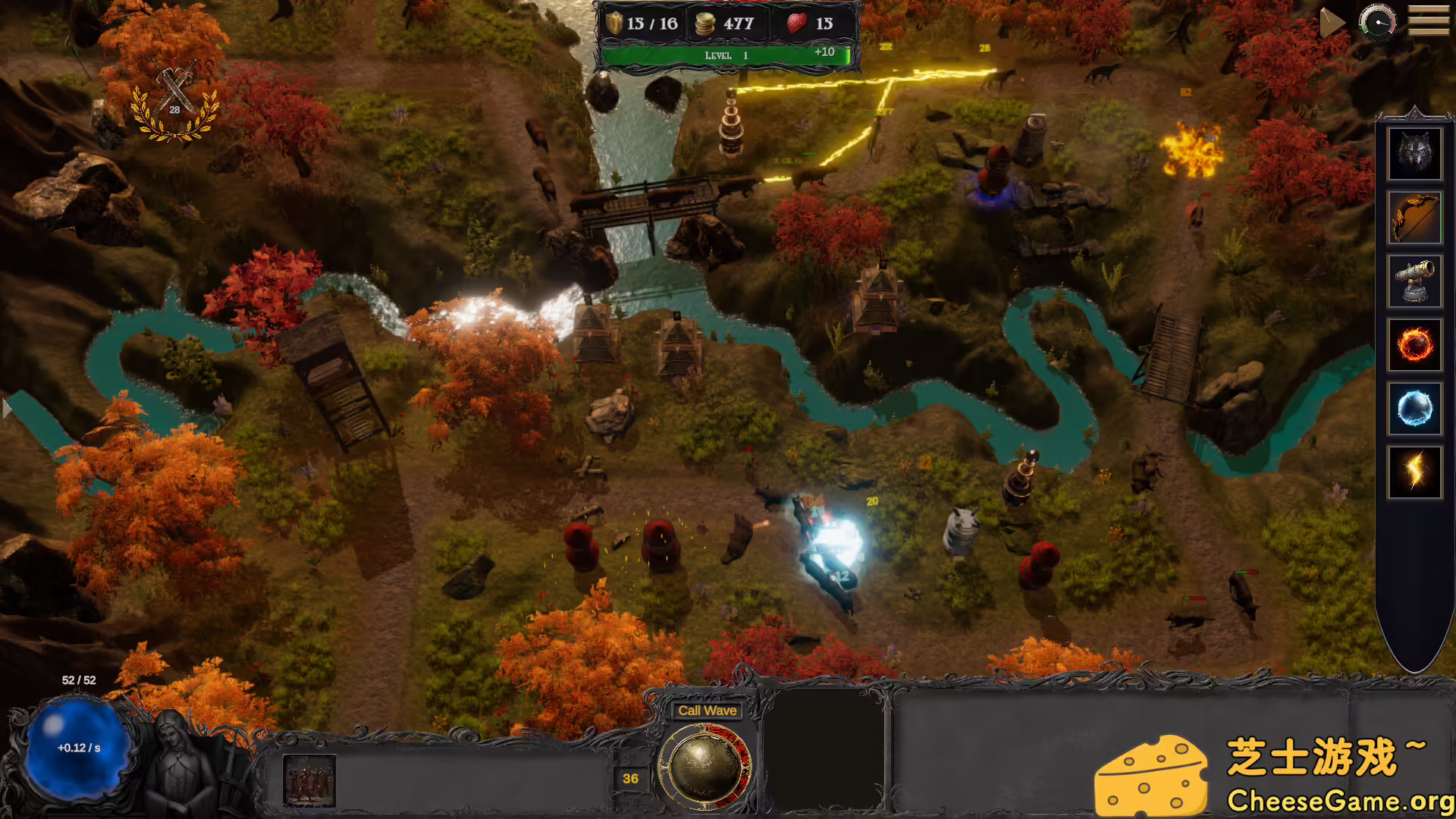
Task: Select the wolf icon in the side panel
Action: tap(1414, 154)
